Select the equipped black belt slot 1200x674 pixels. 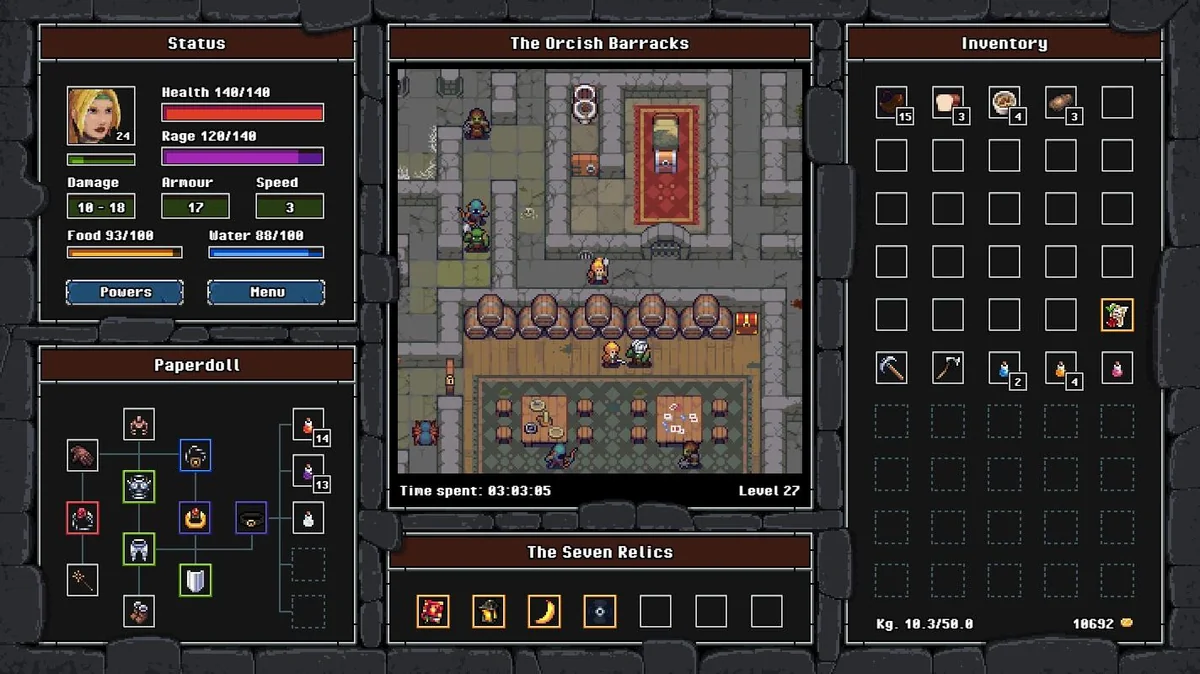point(251,518)
